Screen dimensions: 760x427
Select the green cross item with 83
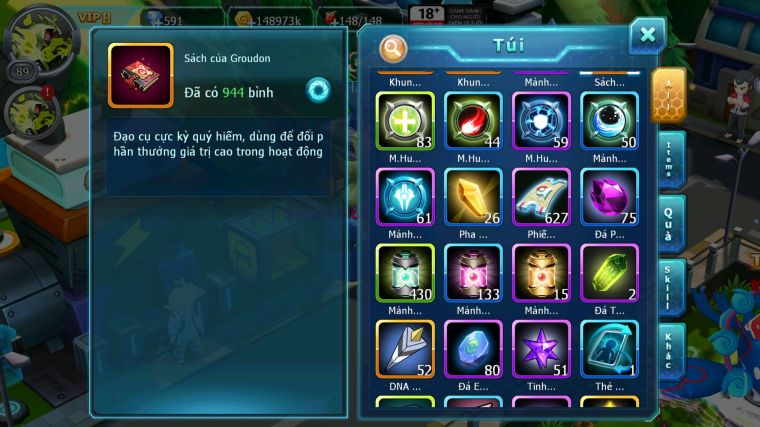405,120
